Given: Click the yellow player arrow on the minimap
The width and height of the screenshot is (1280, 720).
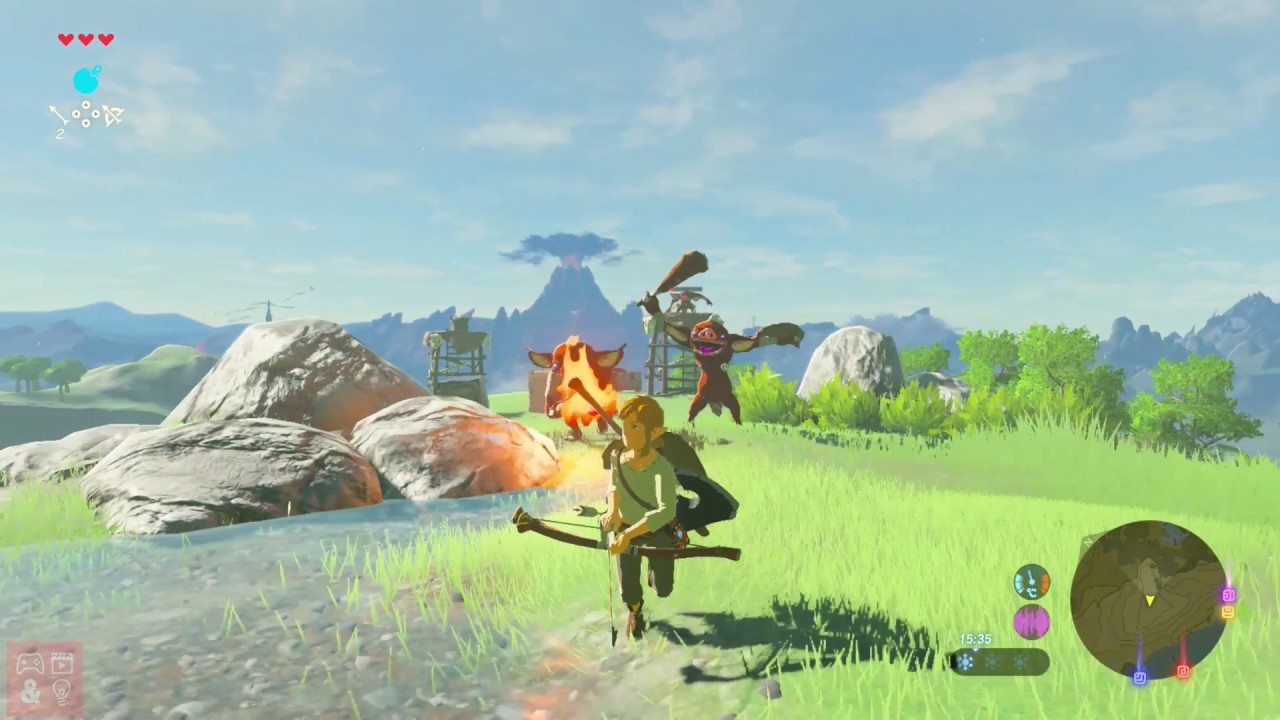Looking at the screenshot, I should click(1150, 600).
